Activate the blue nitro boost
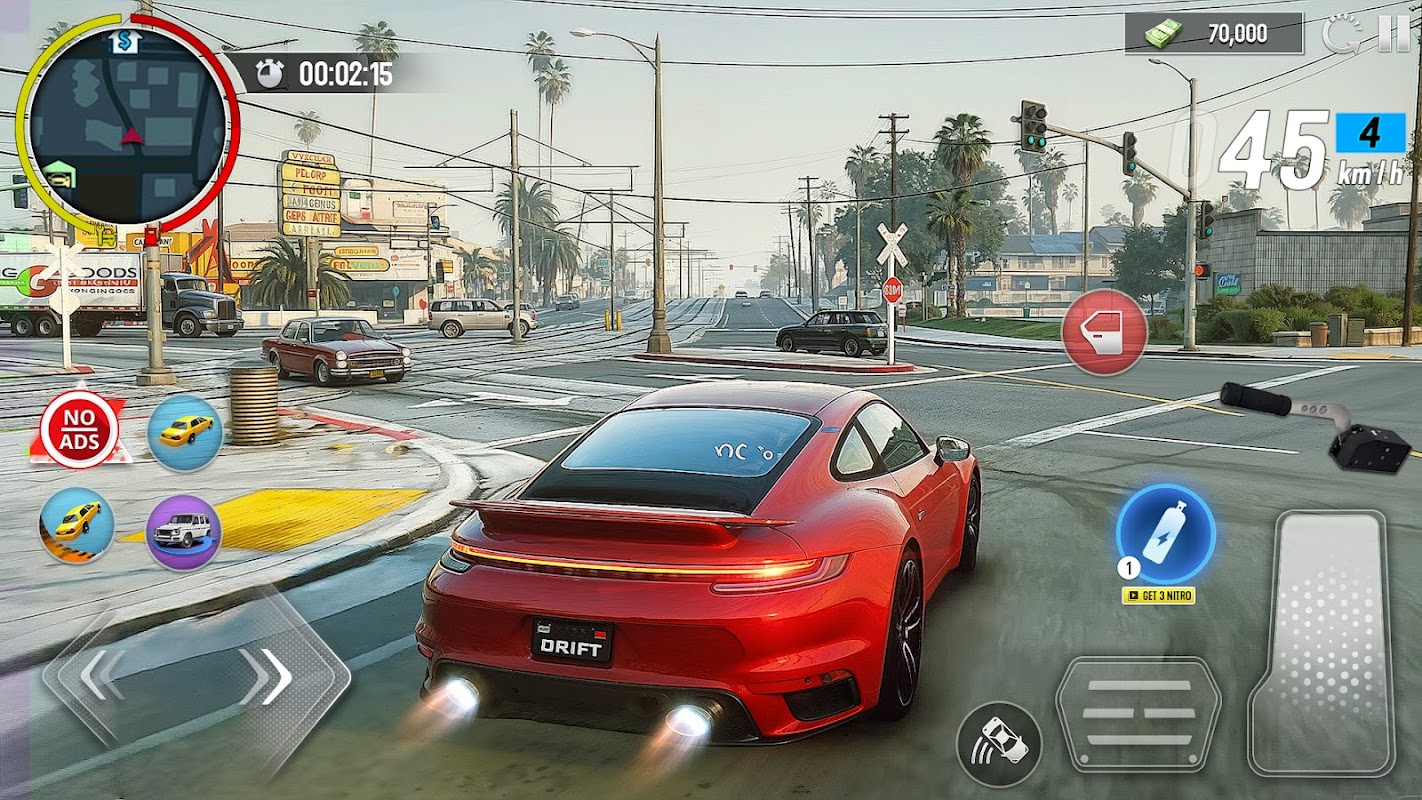1422x800 pixels. point(1165,533)
